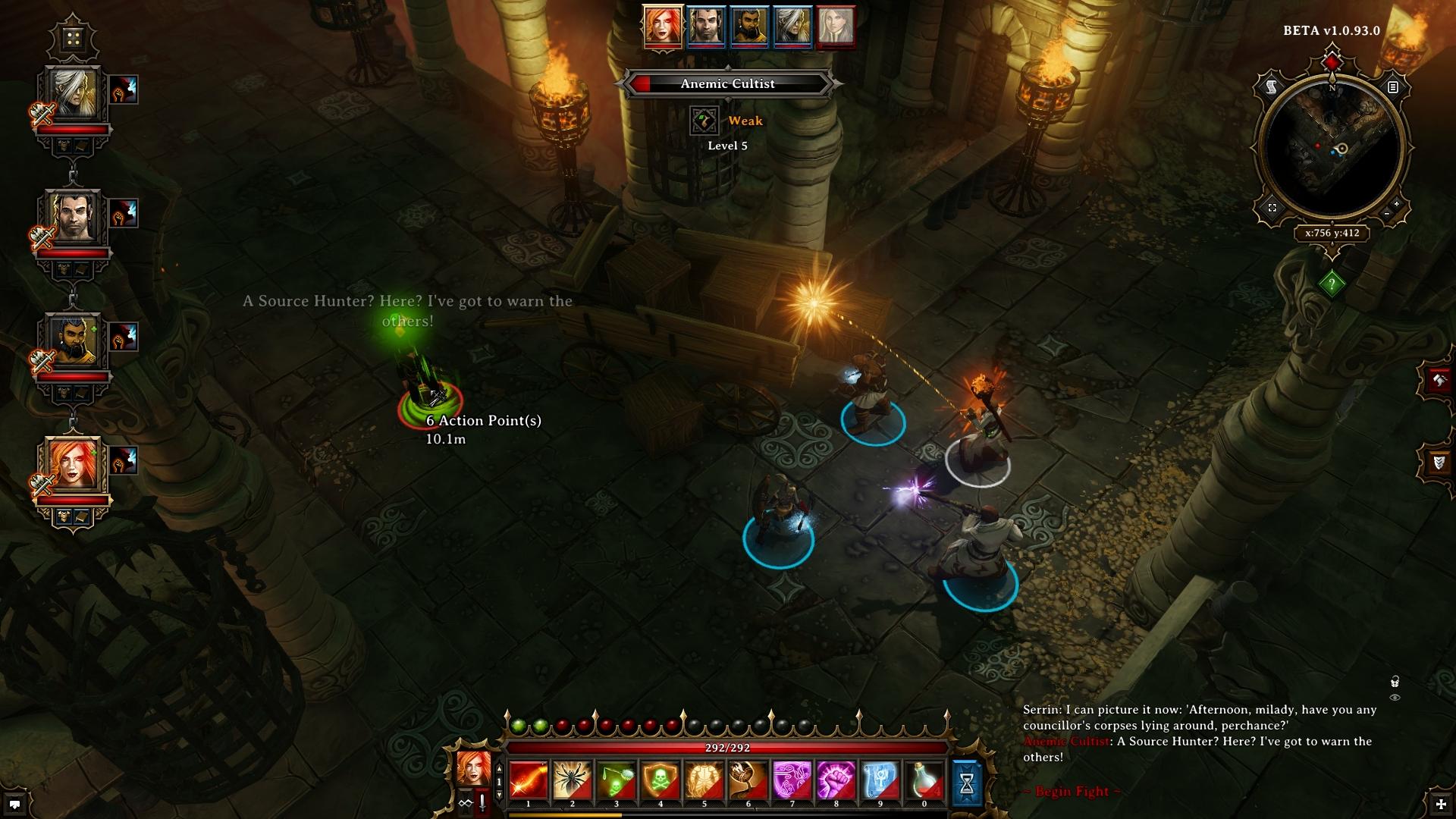
Task: Open the dice menu button
Action: pos(73,38)
